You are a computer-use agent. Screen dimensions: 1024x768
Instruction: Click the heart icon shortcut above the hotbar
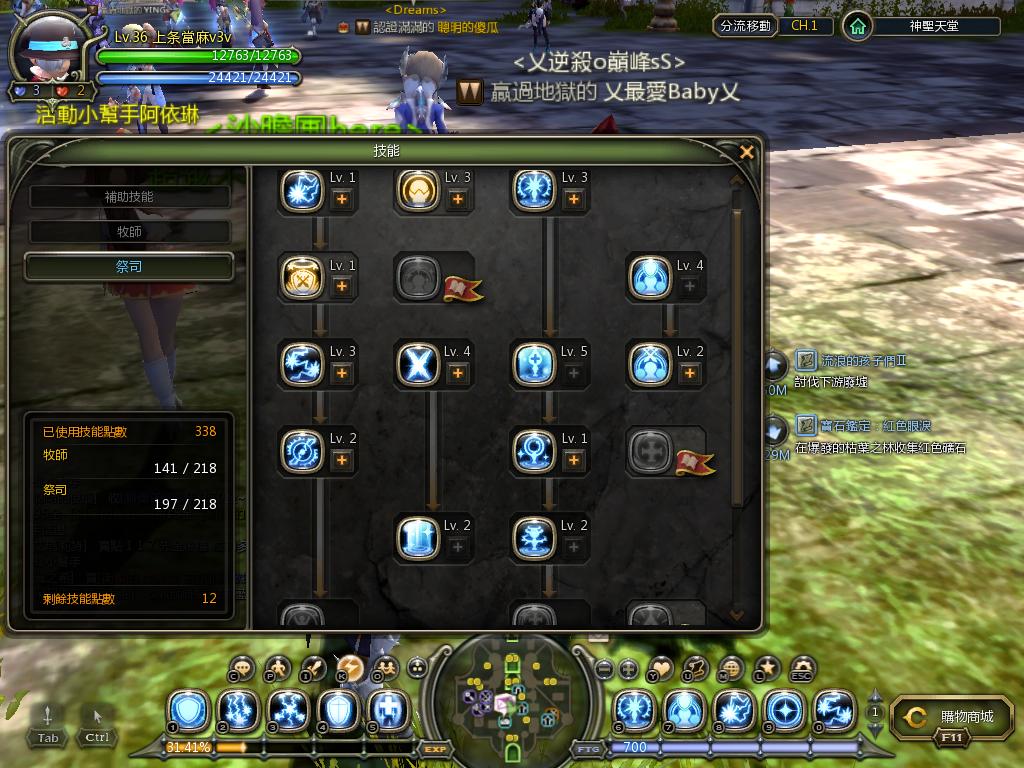(661, 667)
